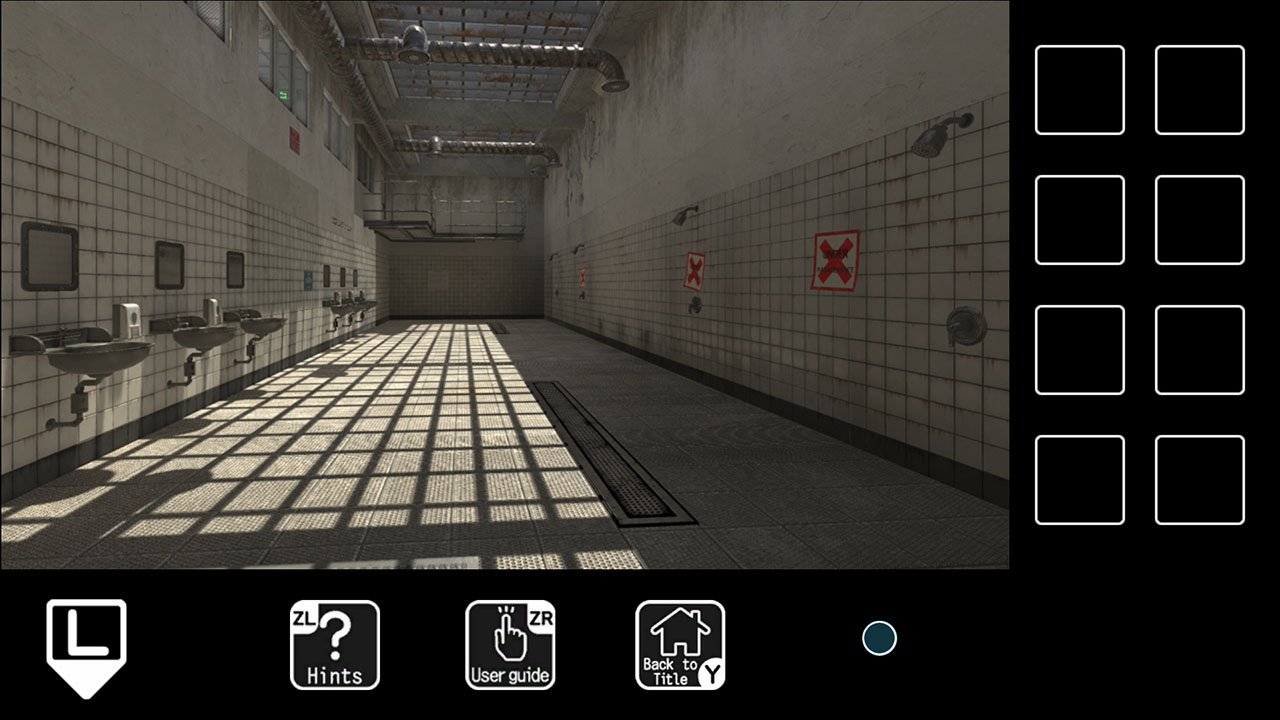
Task: Return to title screen via home icon
Action: click(680, 645)
